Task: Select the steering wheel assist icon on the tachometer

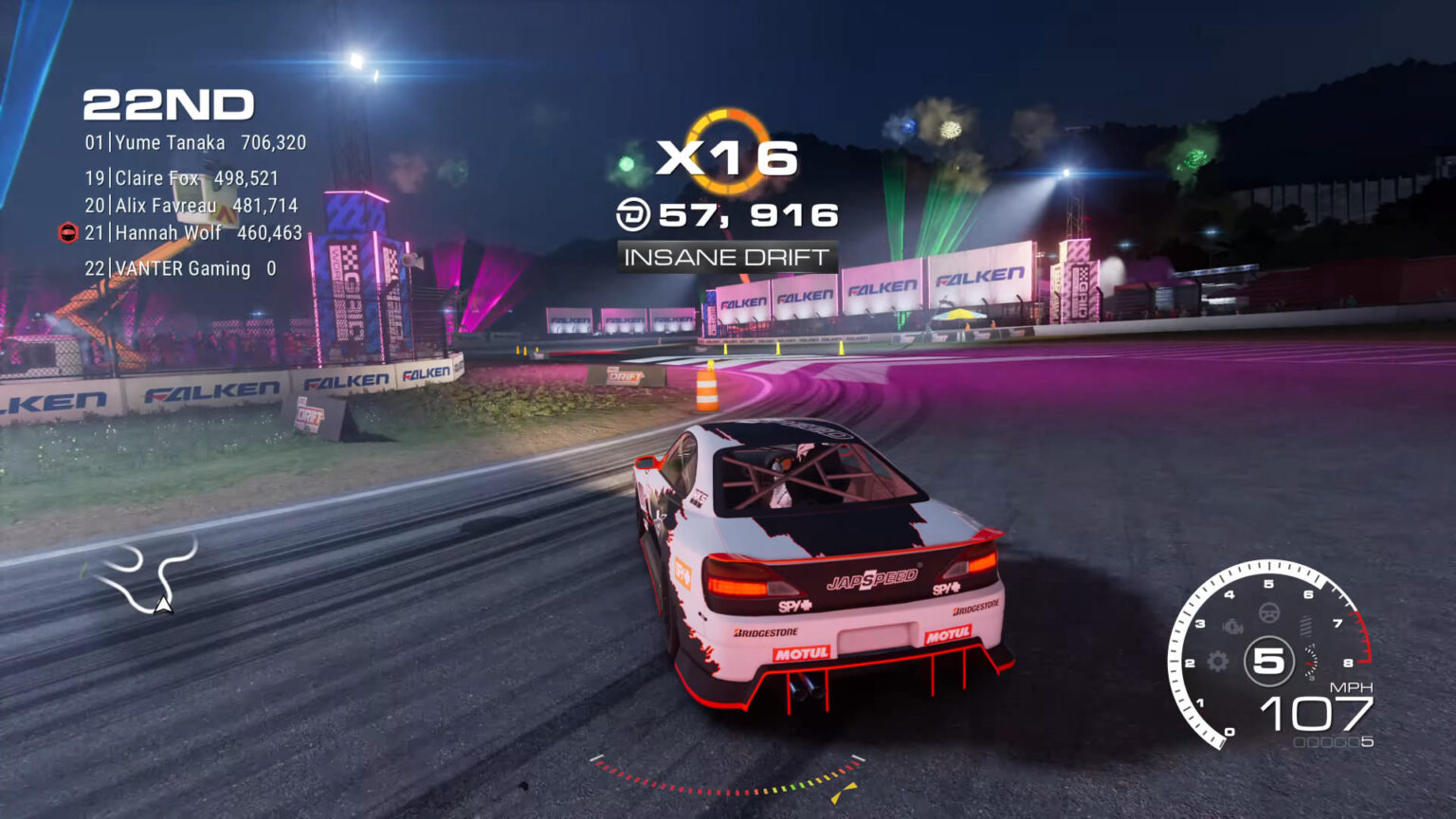Action: [x=1270, y=613]
